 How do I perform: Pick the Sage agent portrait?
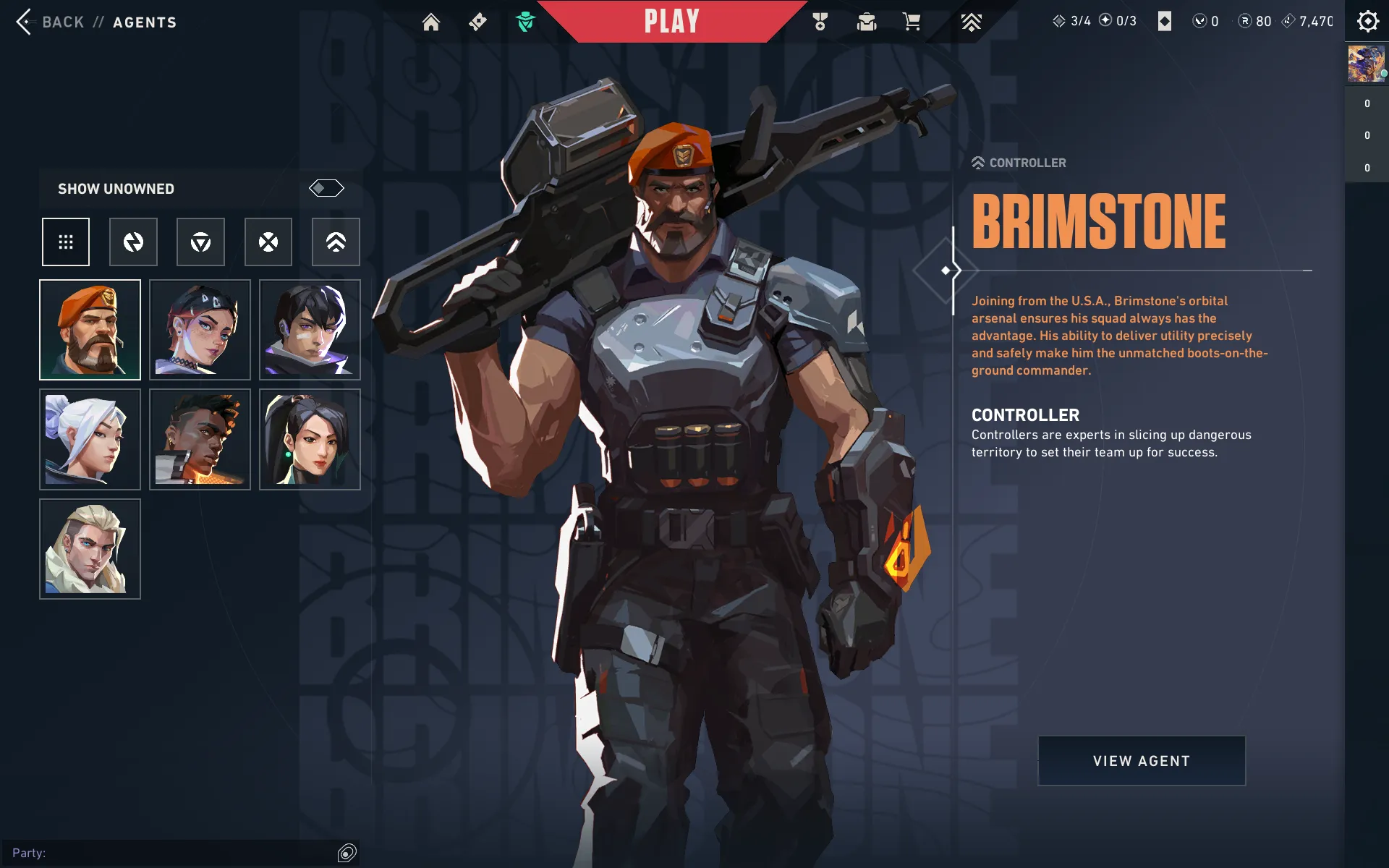pos(310,440)
